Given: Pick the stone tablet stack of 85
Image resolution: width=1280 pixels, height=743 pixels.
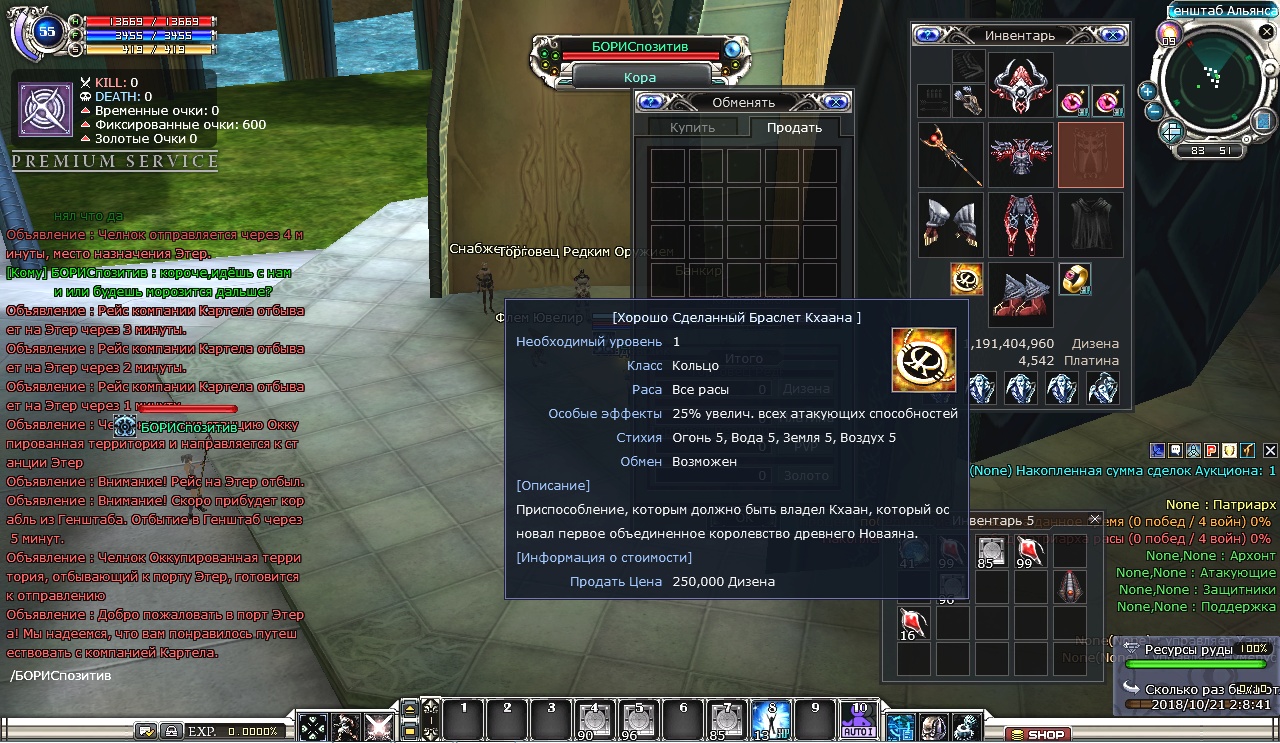Looking at the screenshot, I should [991, 551].
